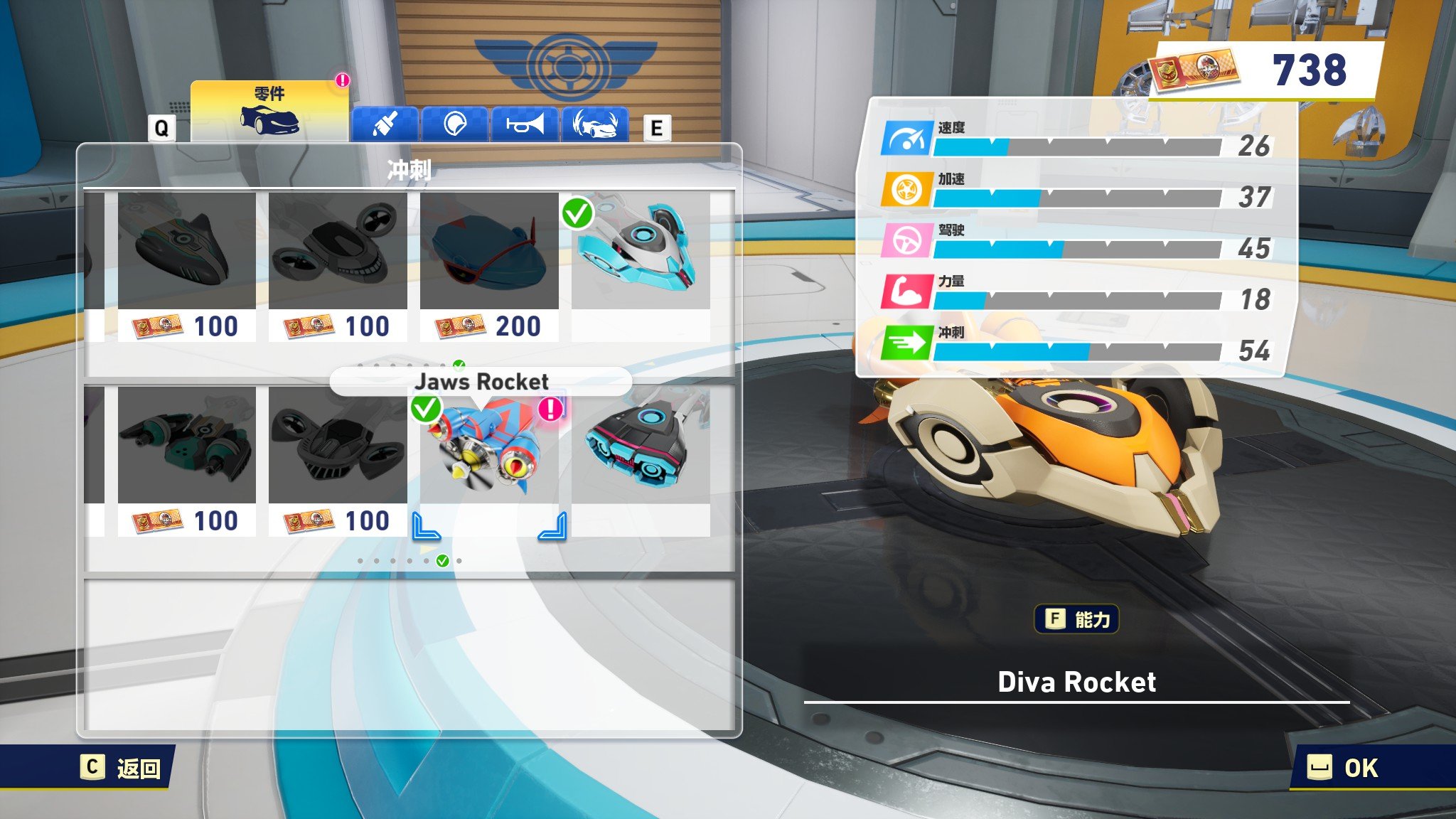The image size is (1456, 819).
Task: Confirm with the OK button
Action: pyautogui.click(x=1344, y=768)
